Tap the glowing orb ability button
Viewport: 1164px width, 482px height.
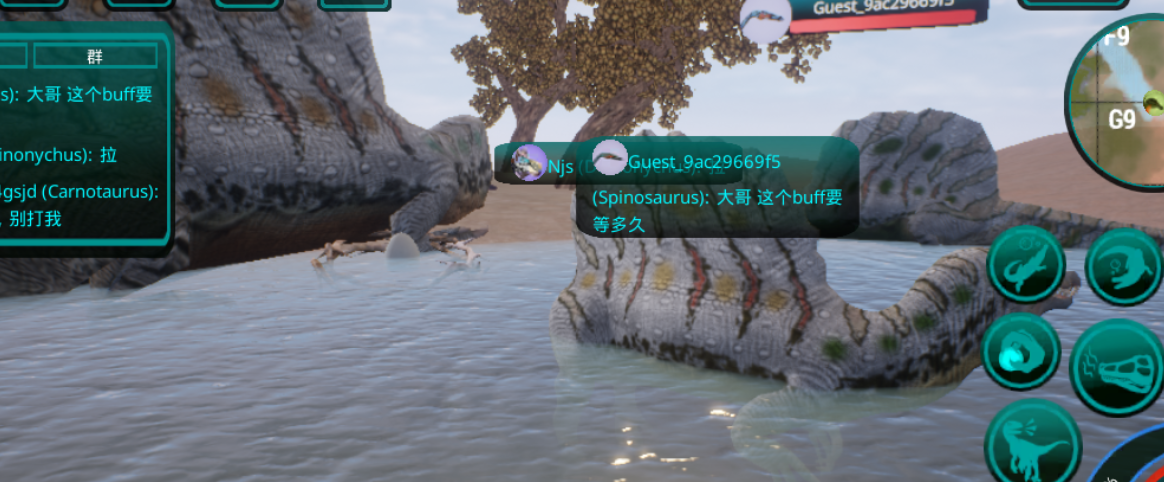click(x=1021, y=352)
